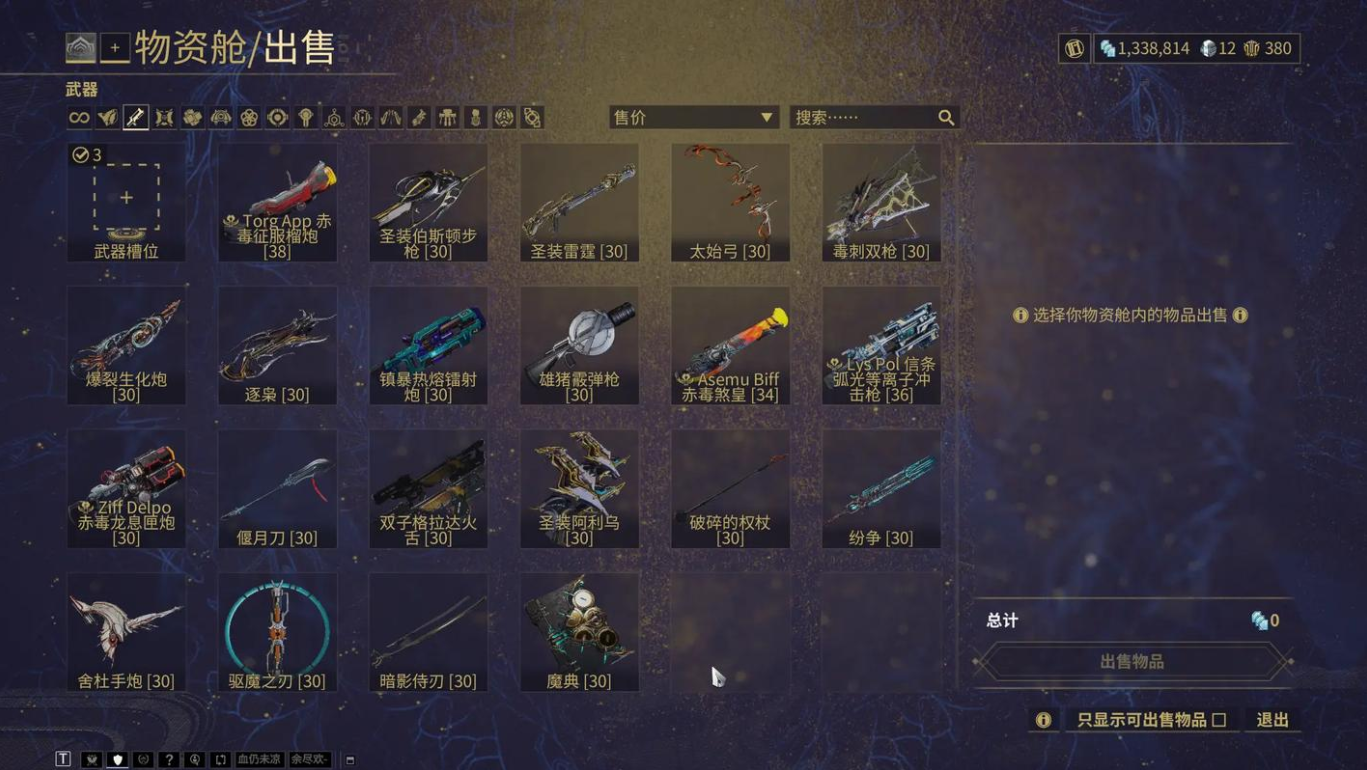Switch to the 余尽欢- chat tab

click(310, 758)
